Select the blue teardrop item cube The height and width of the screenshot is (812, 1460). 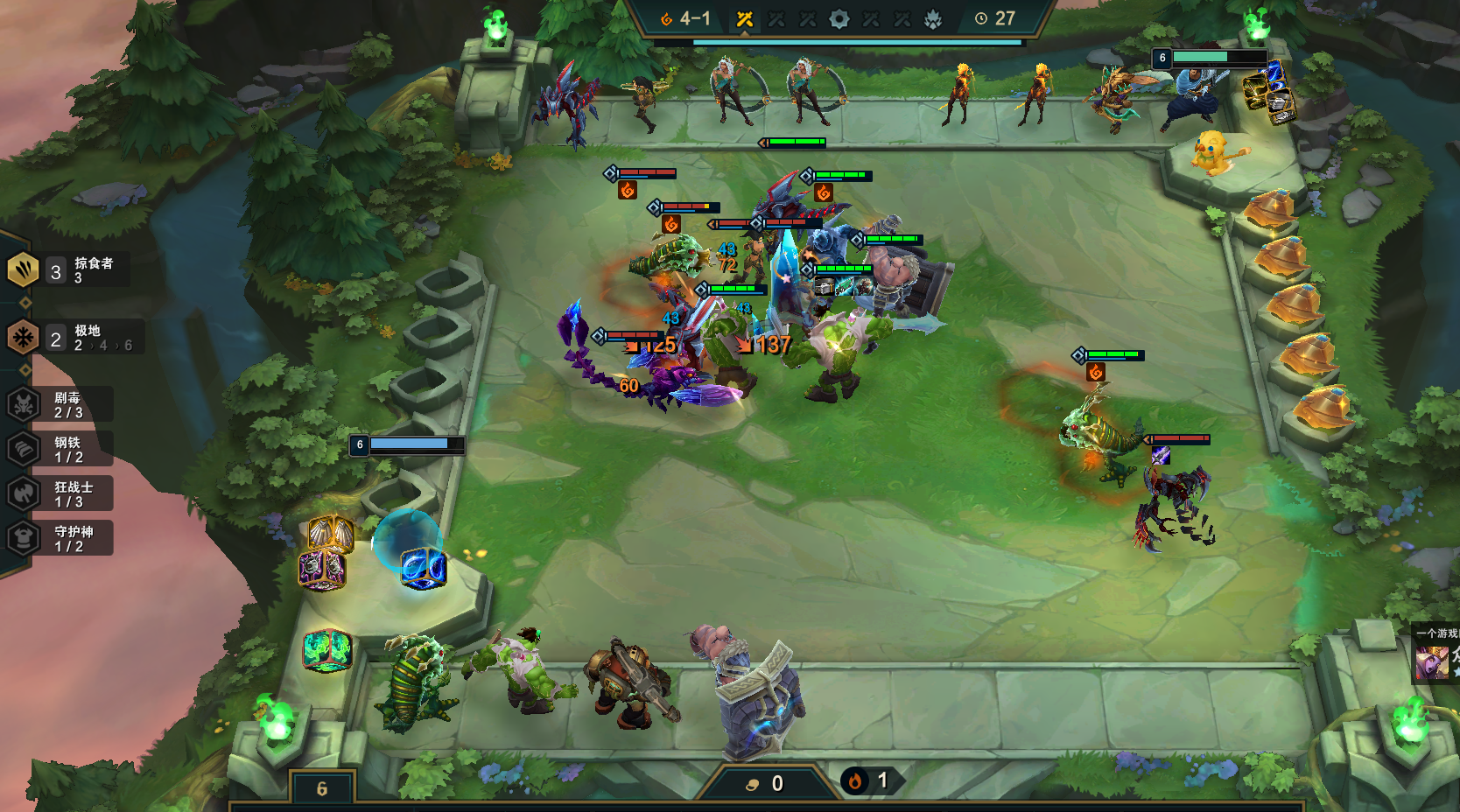424,567
